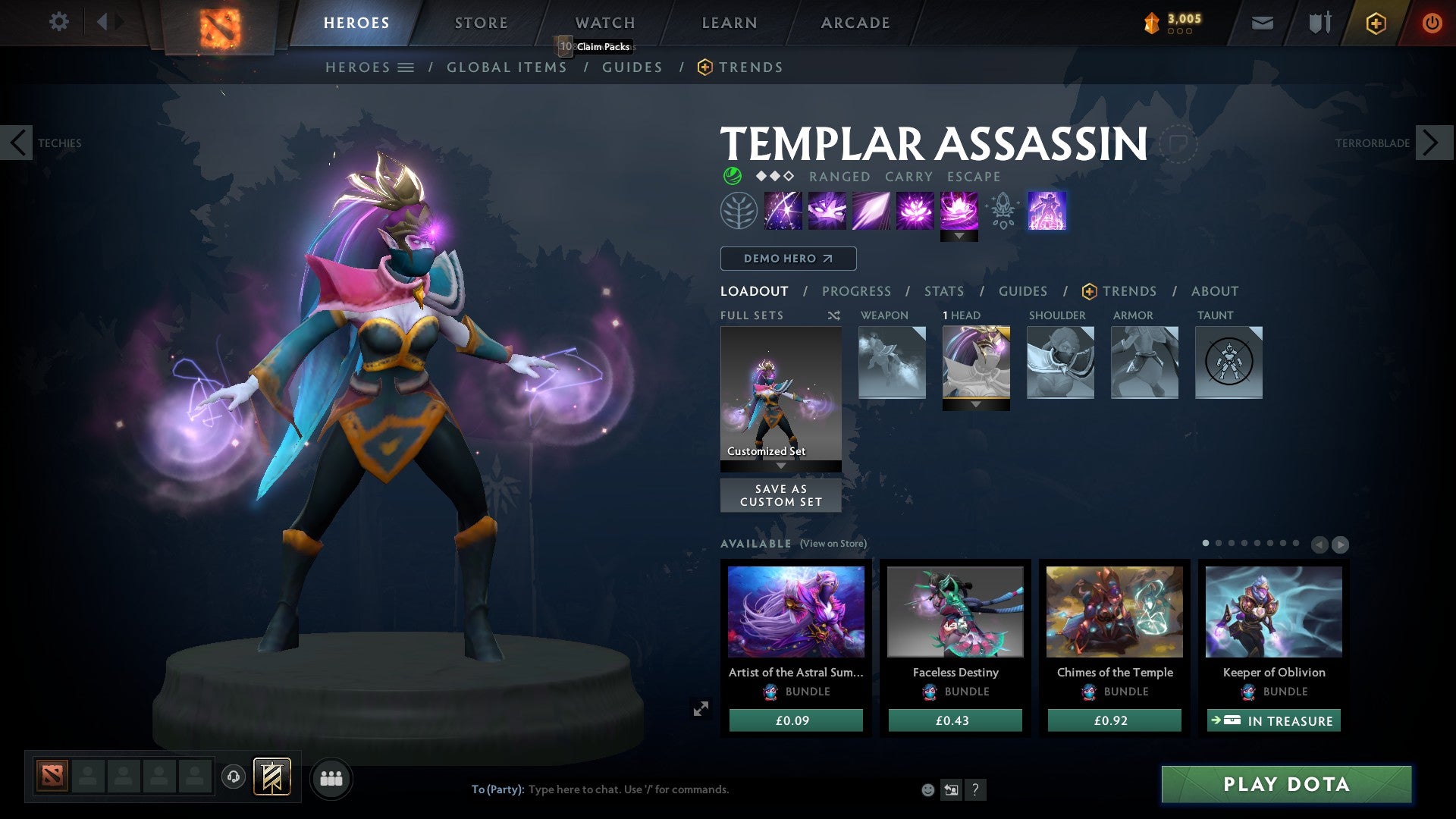Screen dimensions: 1456x819
Task: Toggle fullscreen hero view with expand arrows
Action: 701,708
